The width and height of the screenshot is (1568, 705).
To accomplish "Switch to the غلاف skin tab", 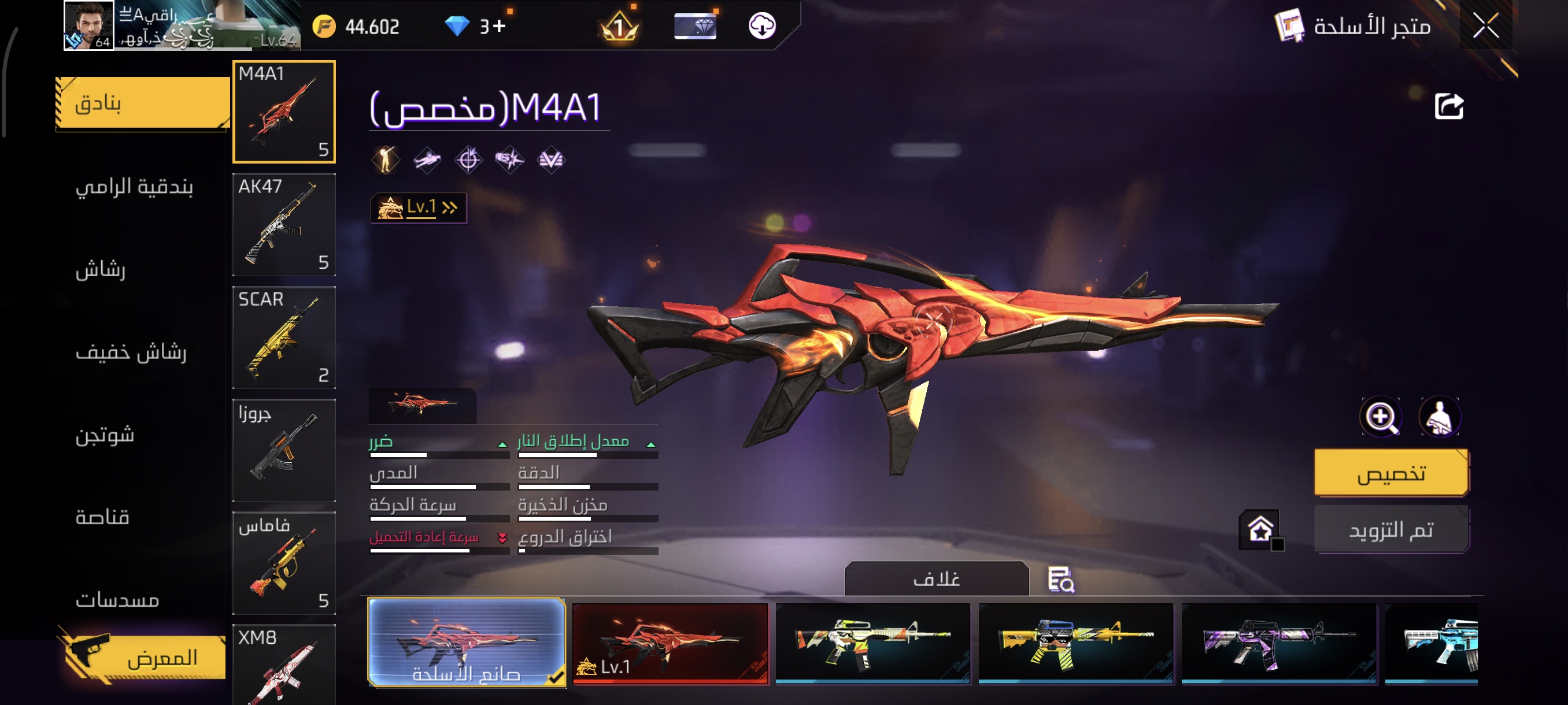I will (936, 578).
